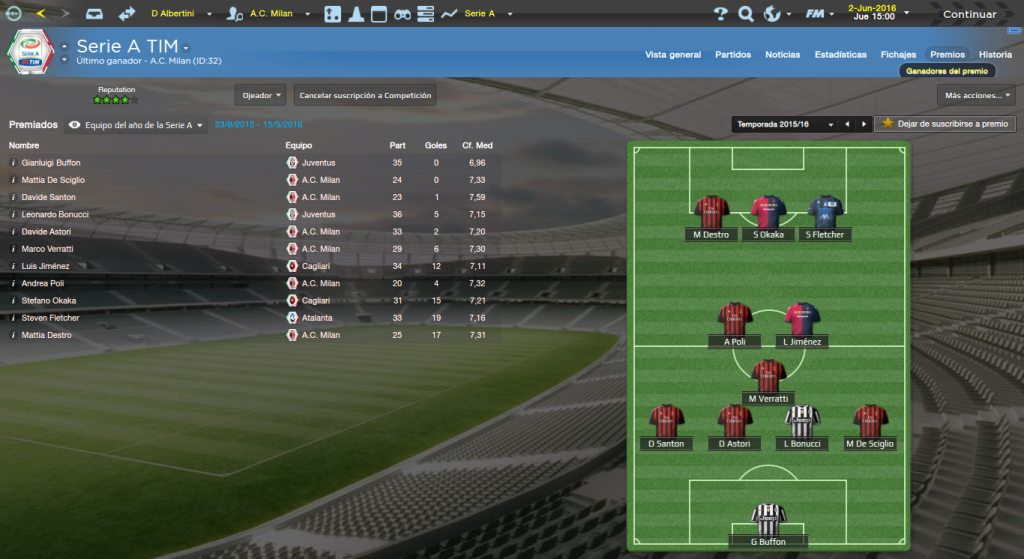
Task: Open the help question mark menu
Action: click(x=720, y=14)
